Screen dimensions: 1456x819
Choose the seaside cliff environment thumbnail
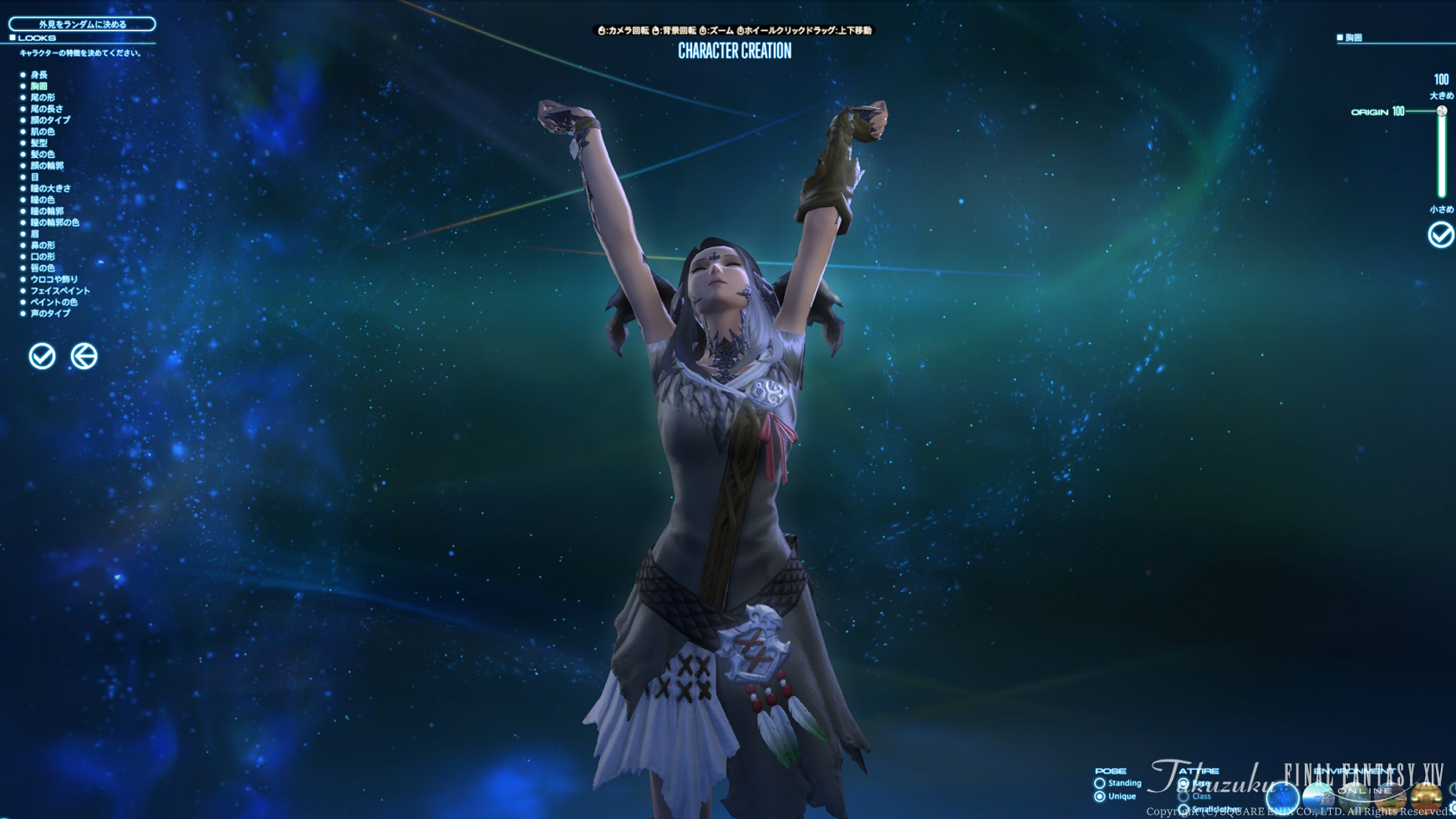[1320, 794]
